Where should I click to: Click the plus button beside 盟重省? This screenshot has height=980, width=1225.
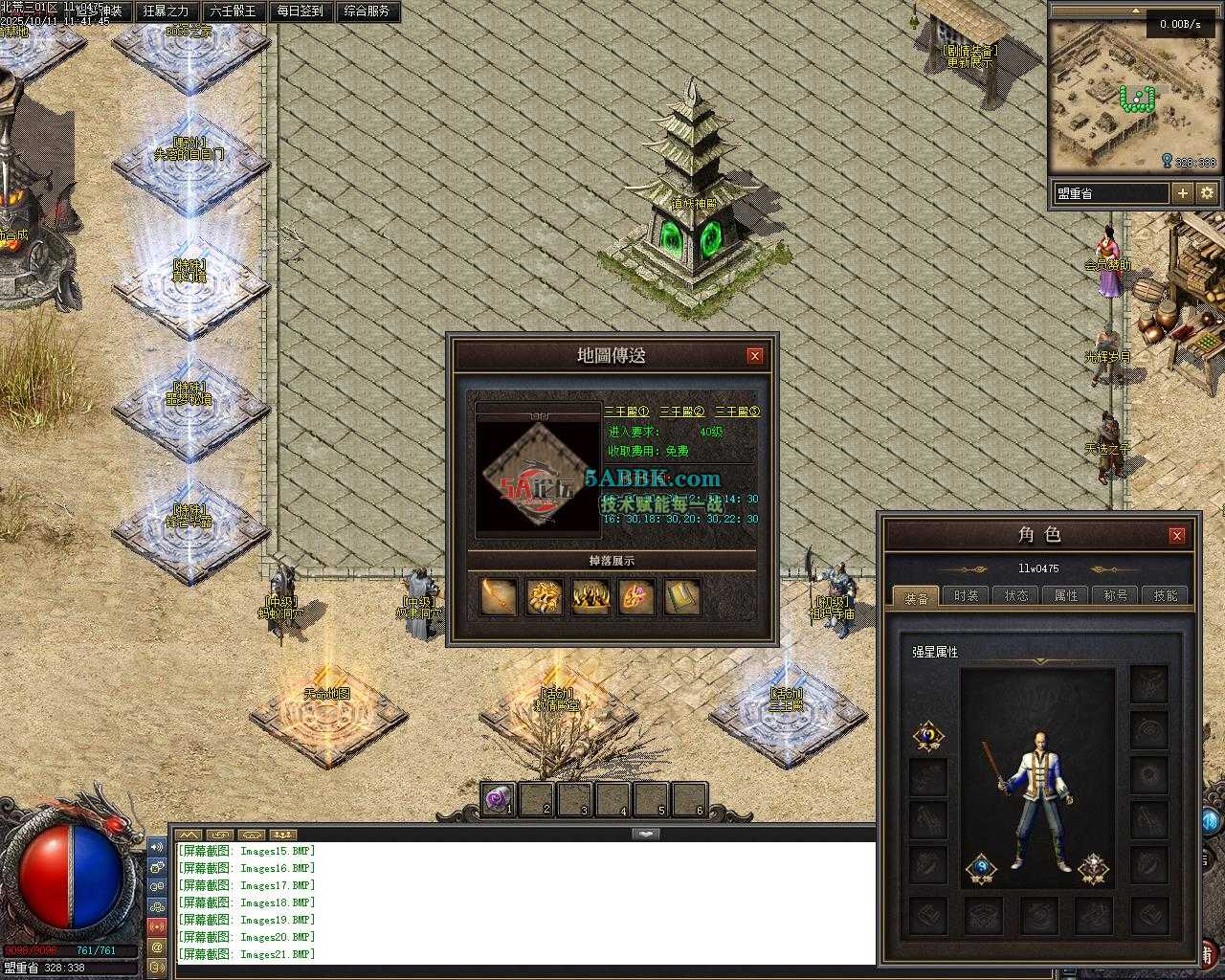[1183, 192]
